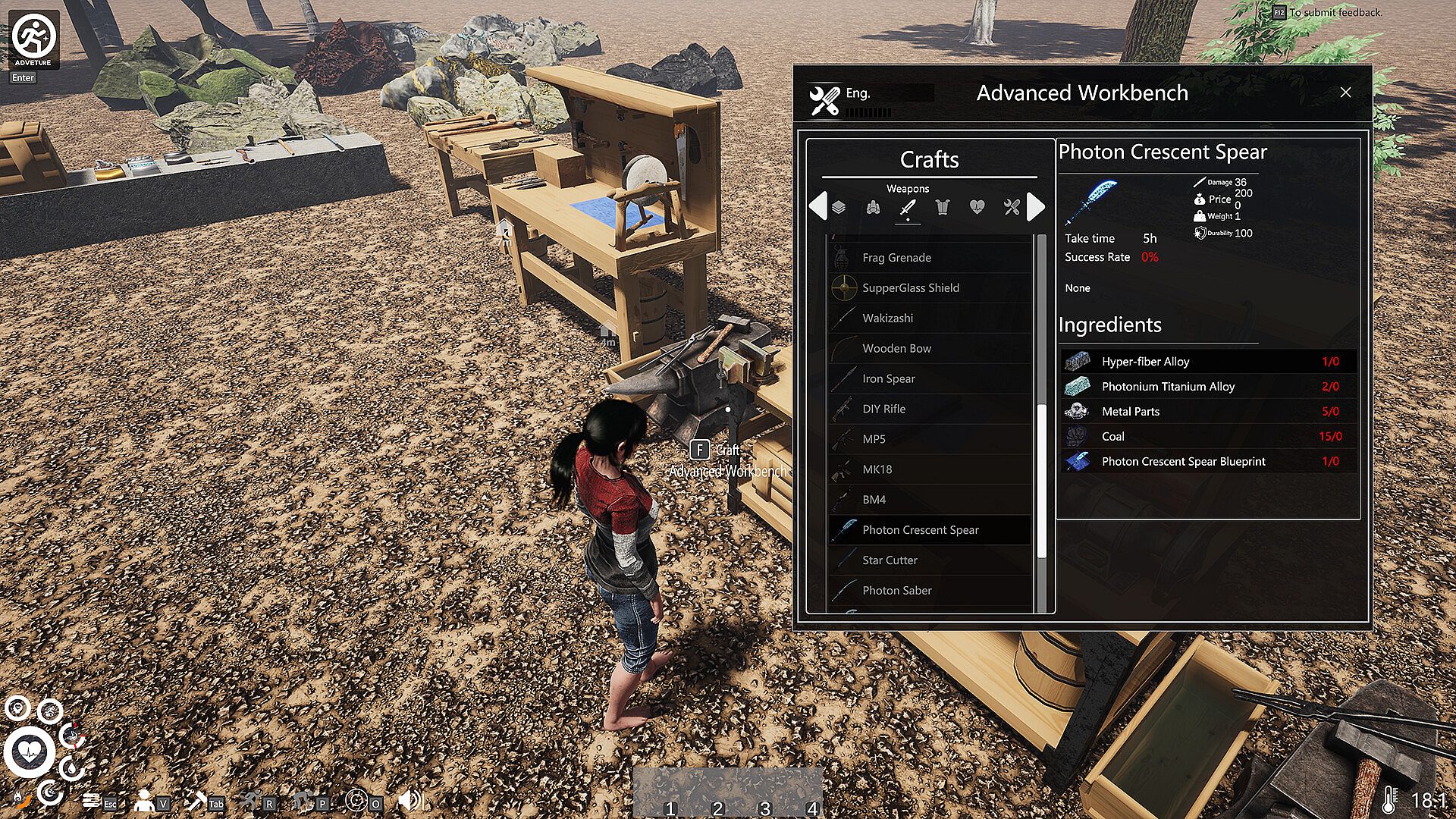The image size is (1456, 819).
Task: Switch to the heart medical crafts tab
Action: pos(977,207)
